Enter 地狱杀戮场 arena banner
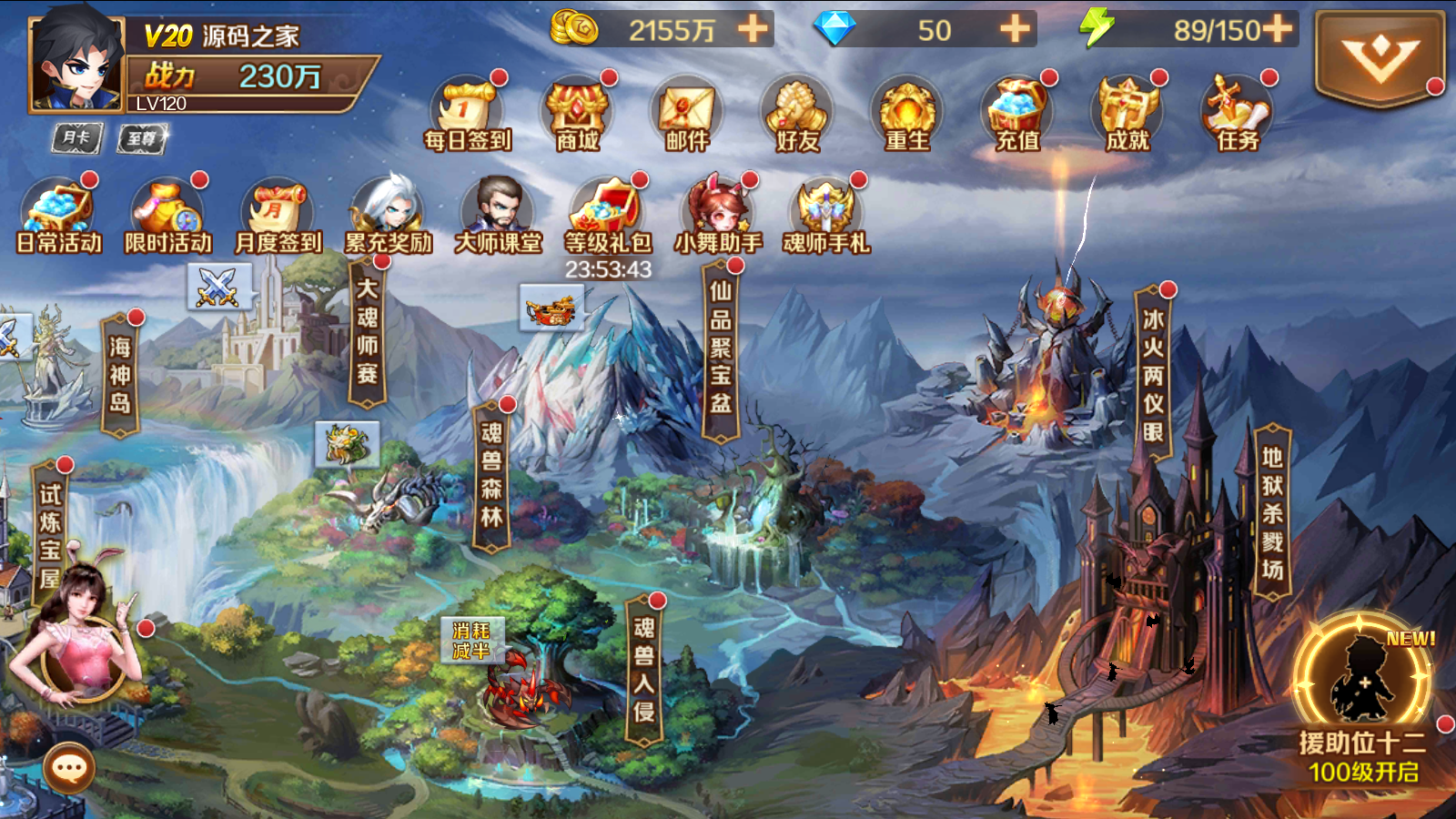Viewport: 1456px width, 819px height. [x=1272, y=512]
